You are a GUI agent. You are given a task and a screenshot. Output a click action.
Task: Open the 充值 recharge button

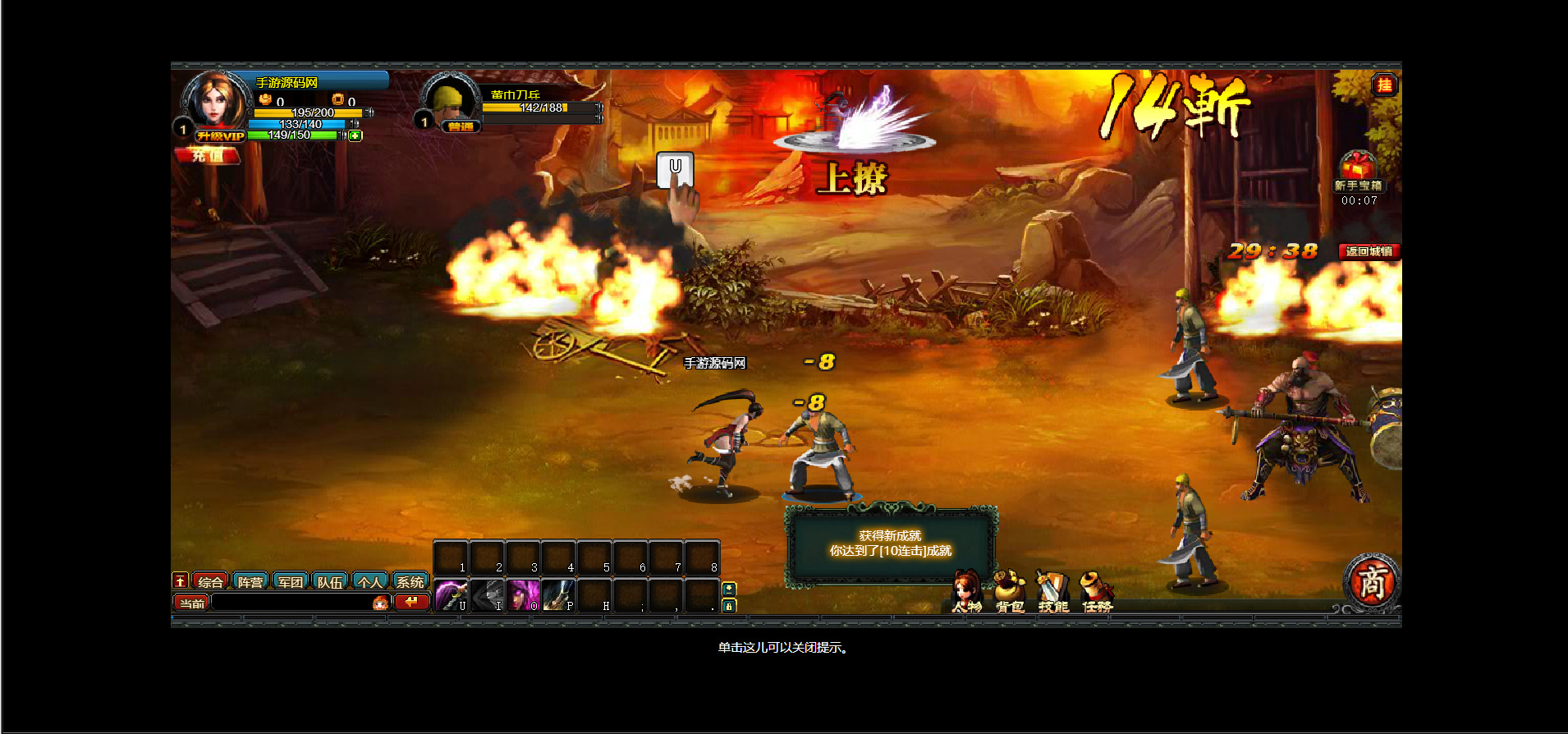pos(207,155)
